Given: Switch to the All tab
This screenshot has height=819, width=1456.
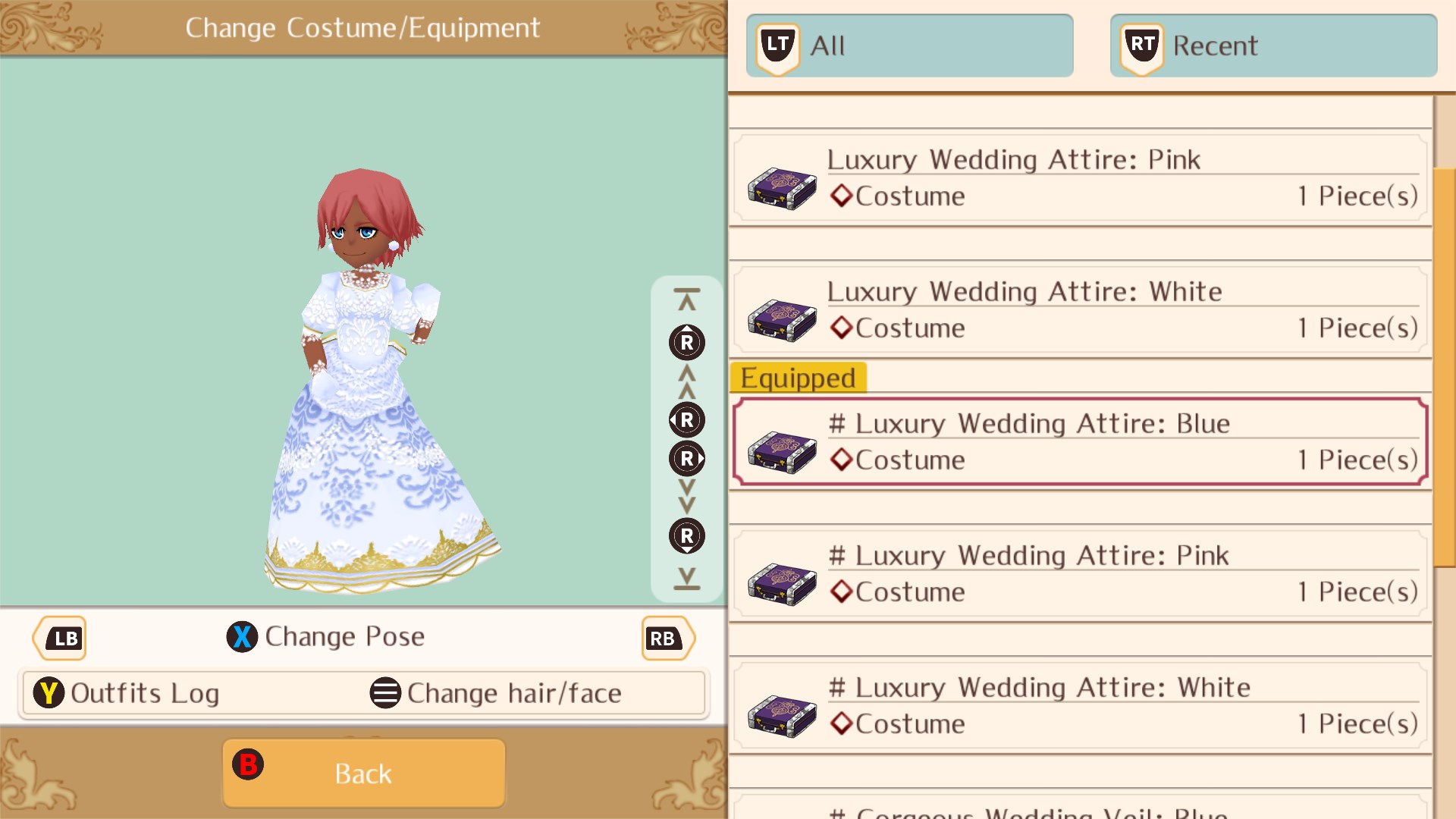Looking at the screenshot, I should click(x=910, y=45).
